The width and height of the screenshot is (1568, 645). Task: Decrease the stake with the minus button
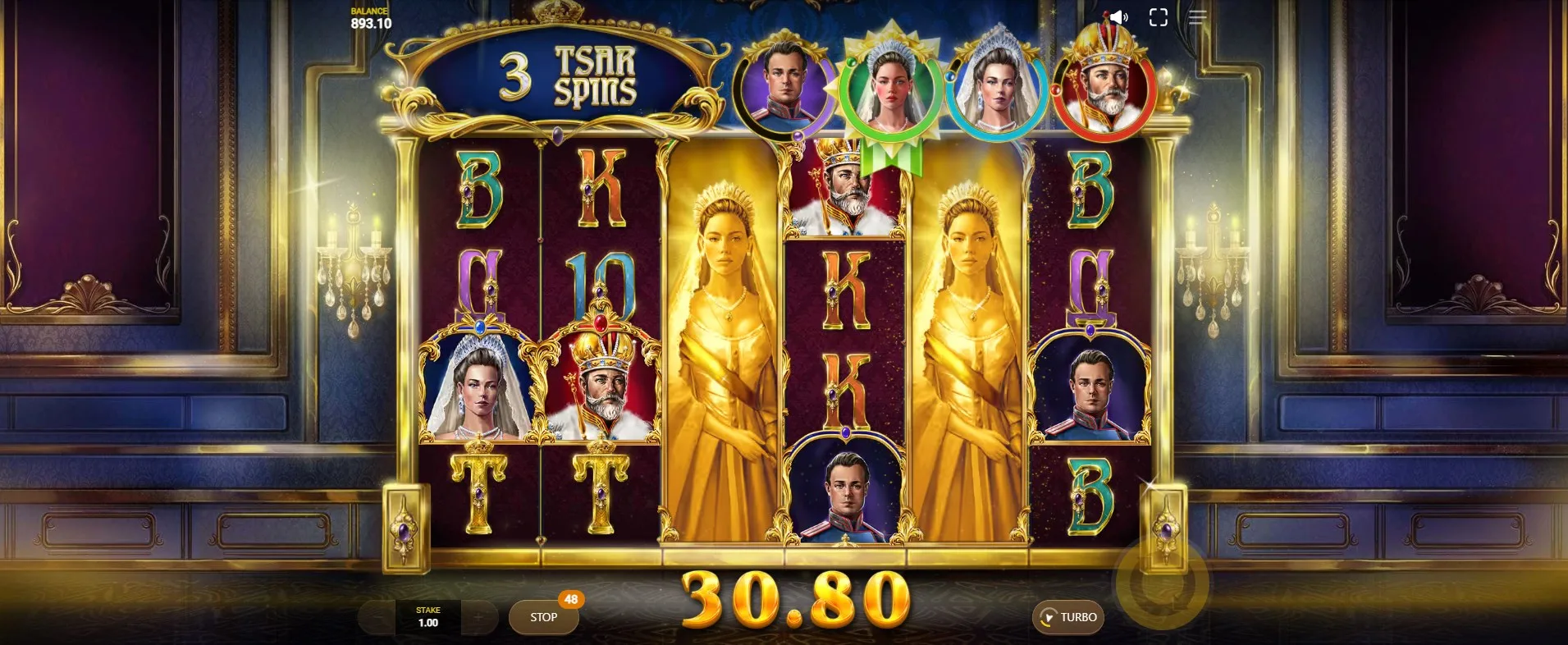(377, 617)
